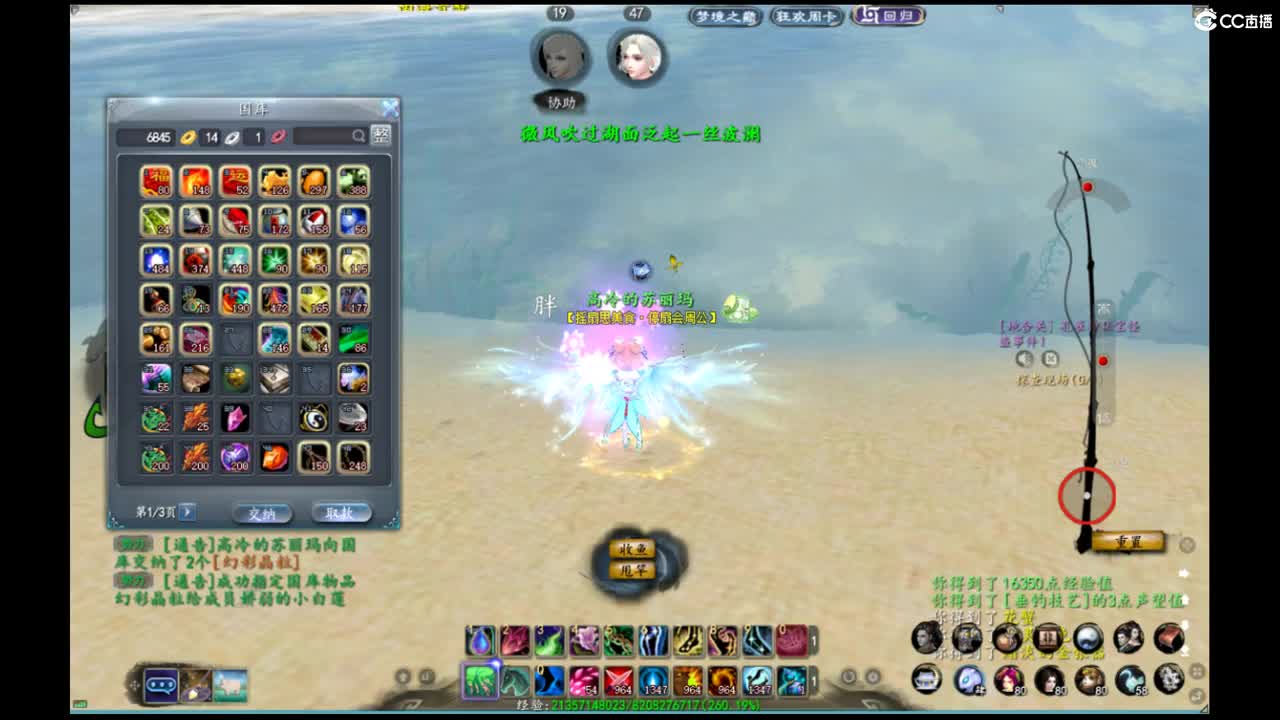Select the green claw skill in lower hotbar
Viewport: 1280px width, 720px height.
479,679
